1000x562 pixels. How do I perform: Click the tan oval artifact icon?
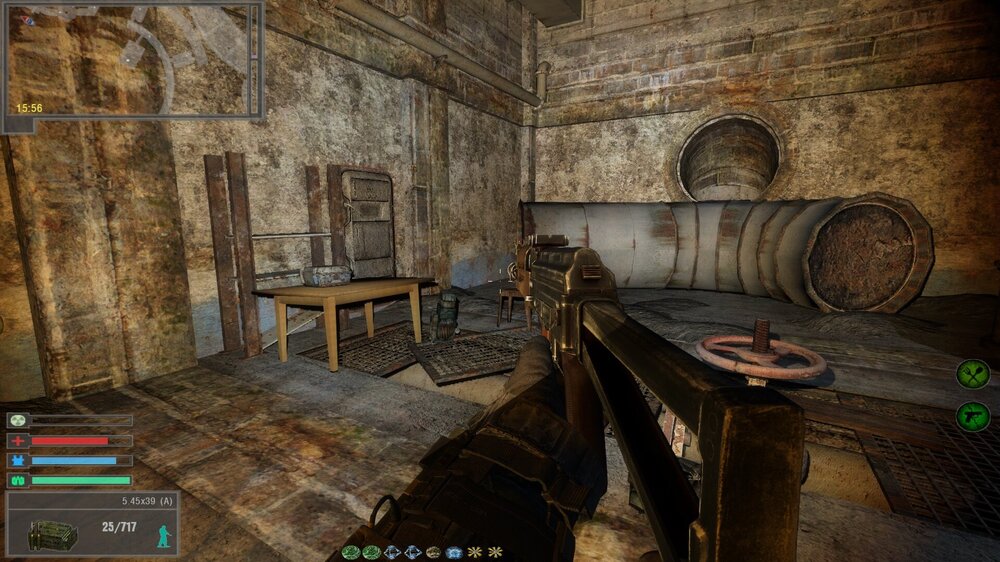[432, 552]
